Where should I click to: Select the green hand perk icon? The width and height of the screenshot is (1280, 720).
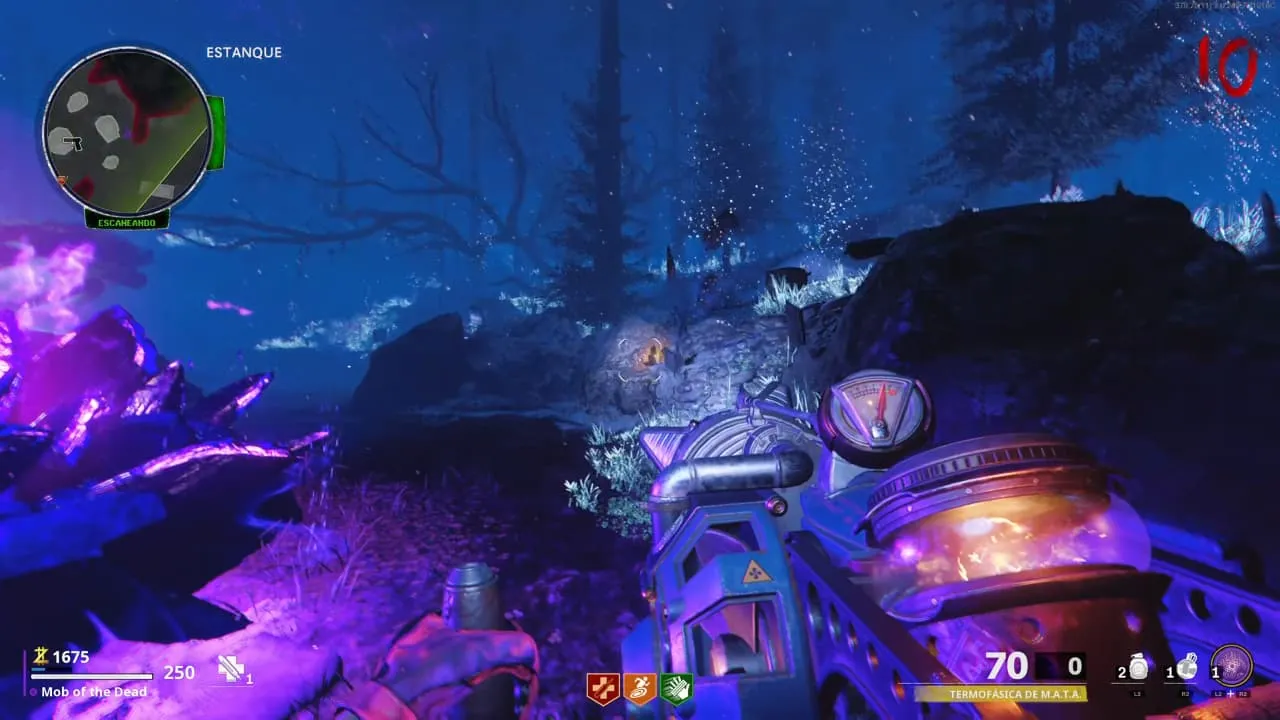point(677,689)
